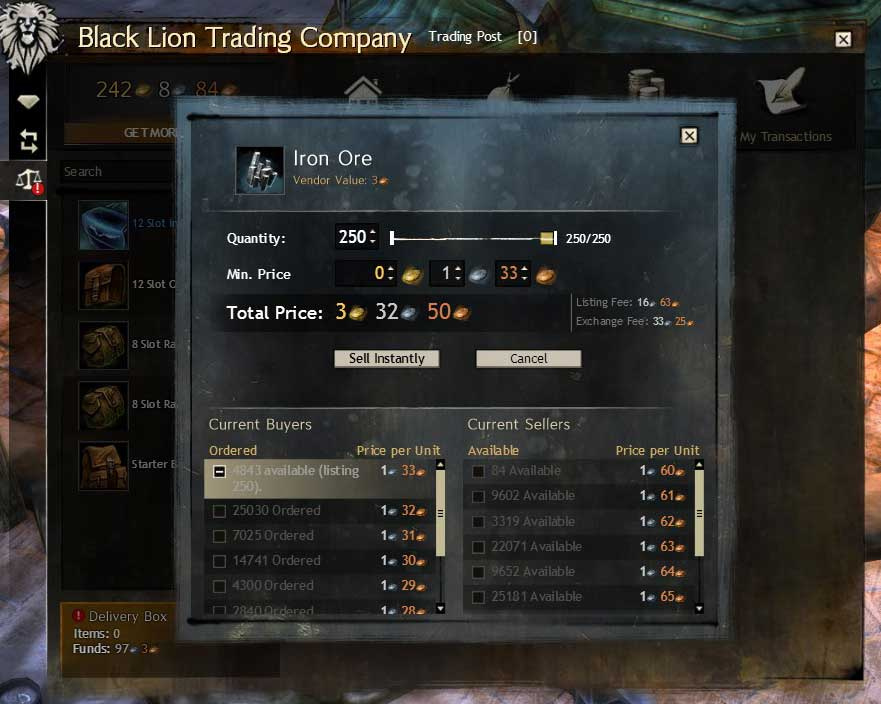881x704 pixels.
Task: Deselect the 4843 available buyer row
Action: (219, 471)
